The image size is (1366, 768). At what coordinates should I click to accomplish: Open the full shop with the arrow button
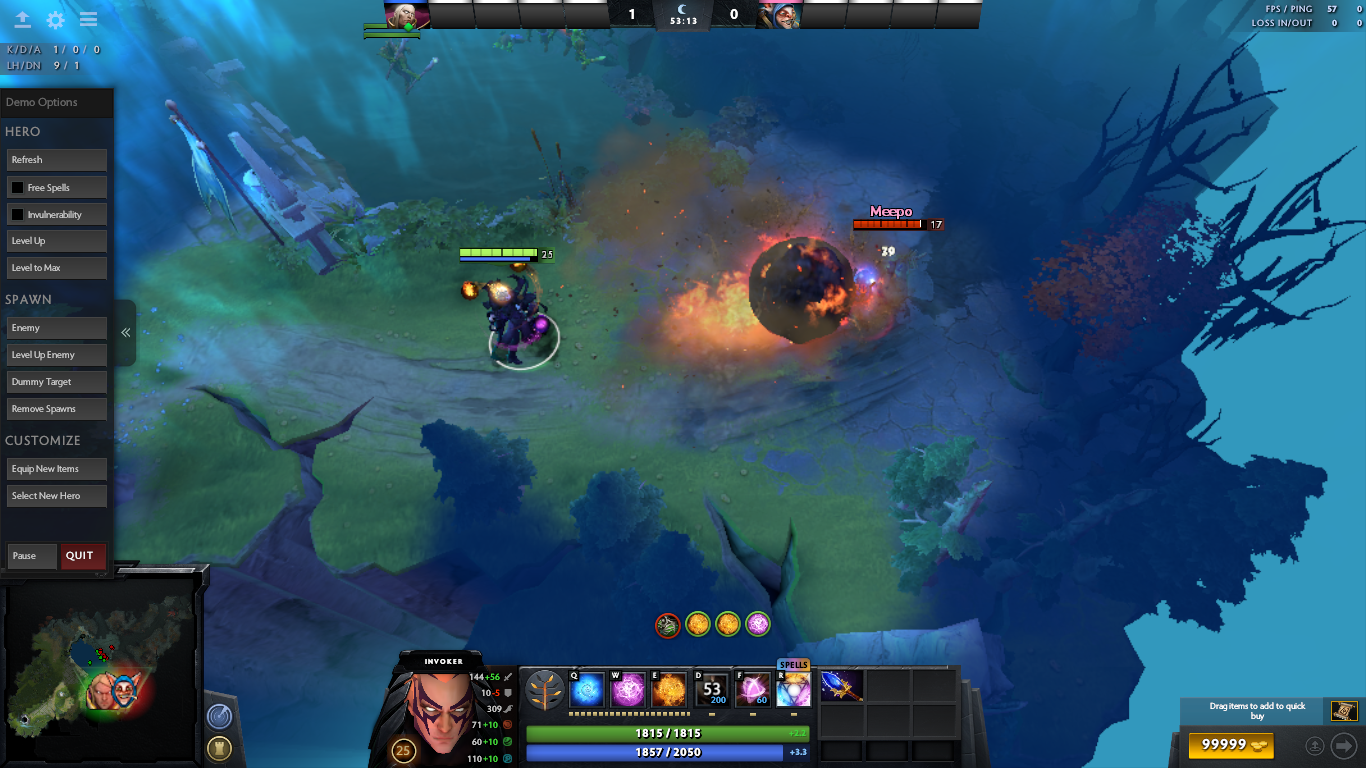1344,745
